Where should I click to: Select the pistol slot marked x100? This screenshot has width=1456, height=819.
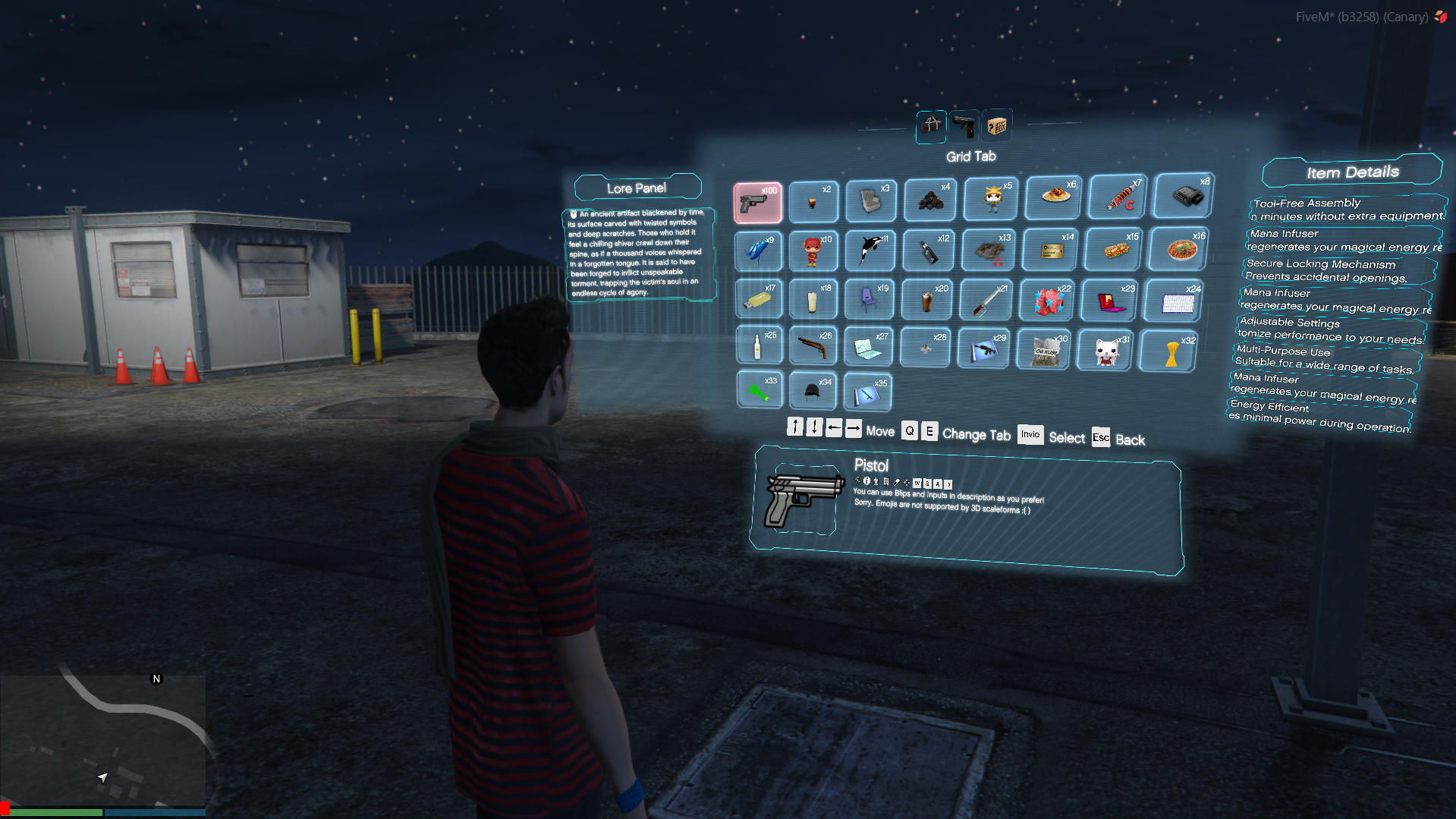click(x=757, y=203)
